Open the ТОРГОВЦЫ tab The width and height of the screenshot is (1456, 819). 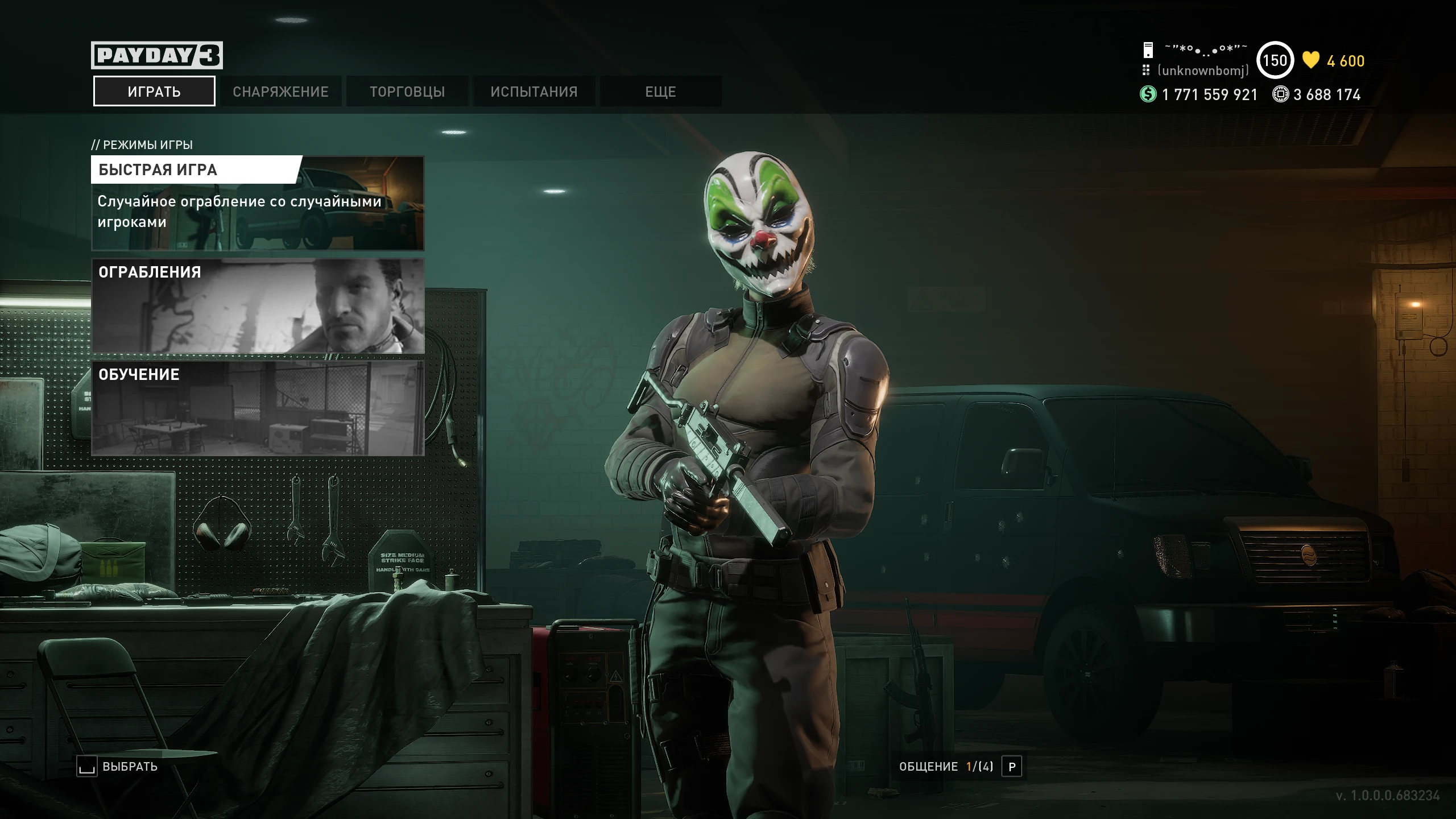coord(408,91)
